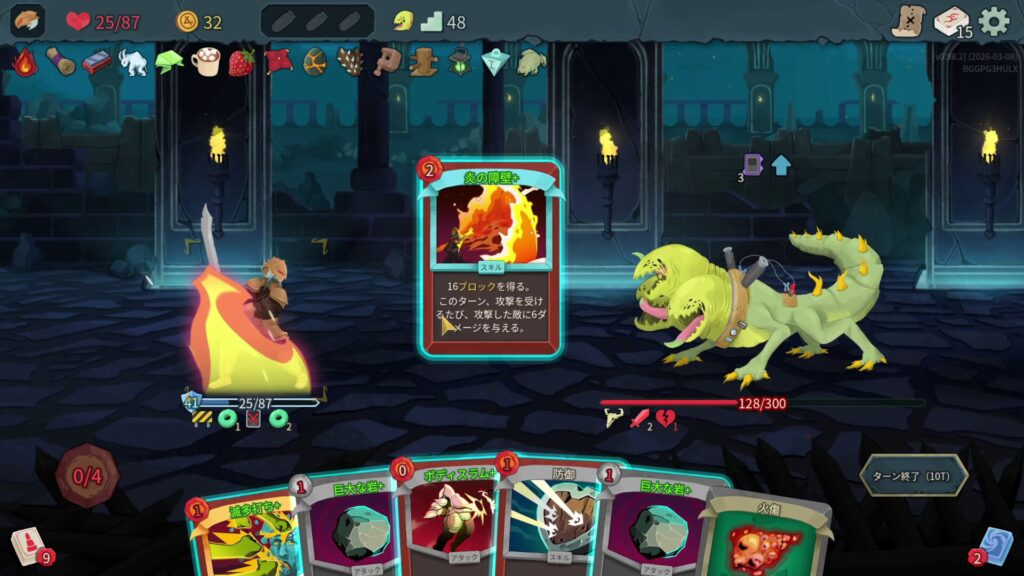This screenshot has height=576, width=1024.
Task: Inspect the red cushion relic
Action: (x=278, y=62)
